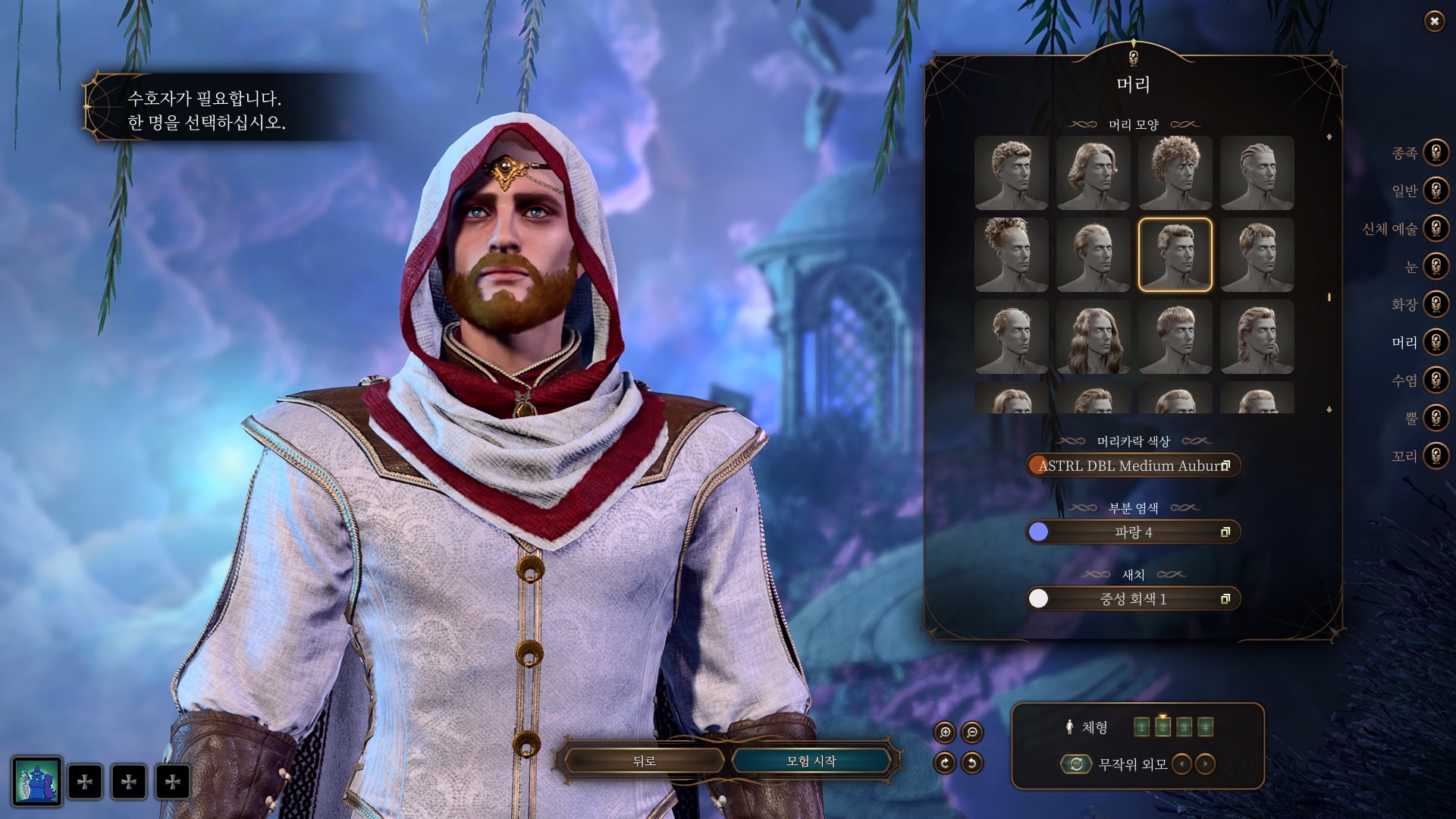Open the 꼬리 tail category
Viewport: 1456px width, 819px height.
point(1435,456)
